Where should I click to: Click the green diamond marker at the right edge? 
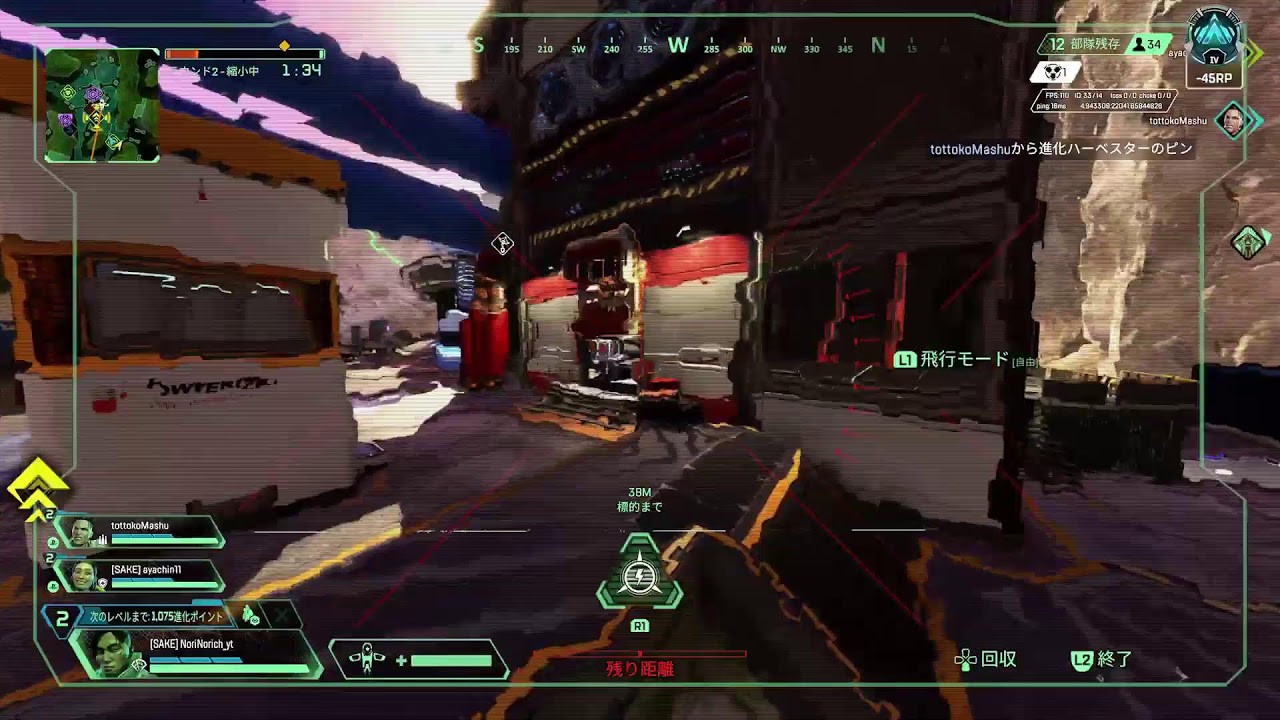(1248, 242)
